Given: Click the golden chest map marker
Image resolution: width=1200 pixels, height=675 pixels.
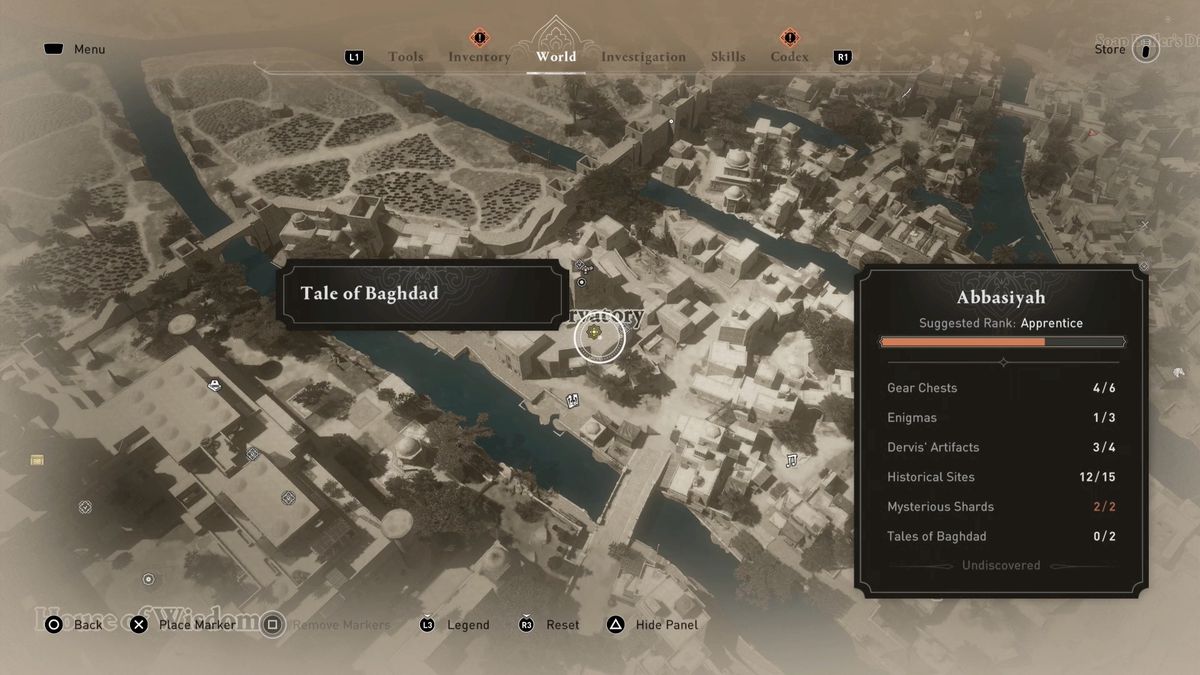Looking at the screenshot, I should [37, 460].
